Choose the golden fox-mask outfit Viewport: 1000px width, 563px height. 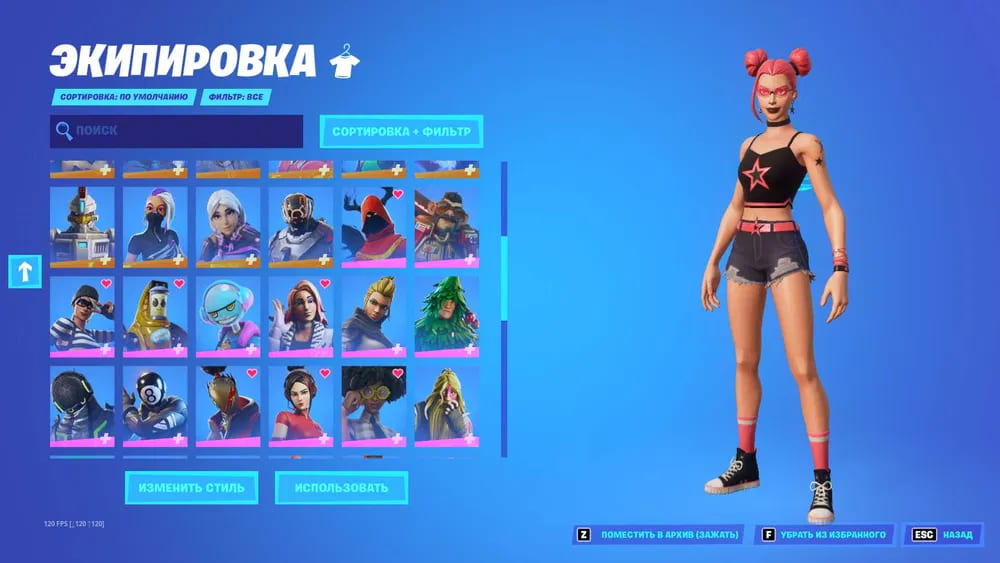[228, 405]
